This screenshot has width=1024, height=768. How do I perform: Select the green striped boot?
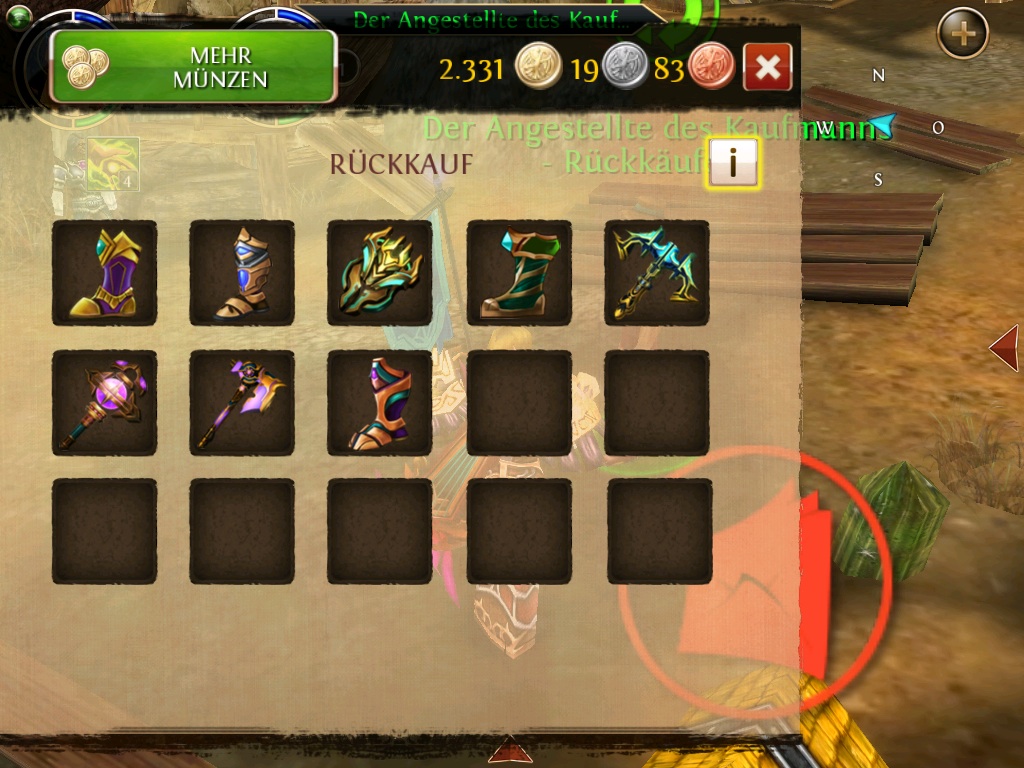[x=519, y=273]
